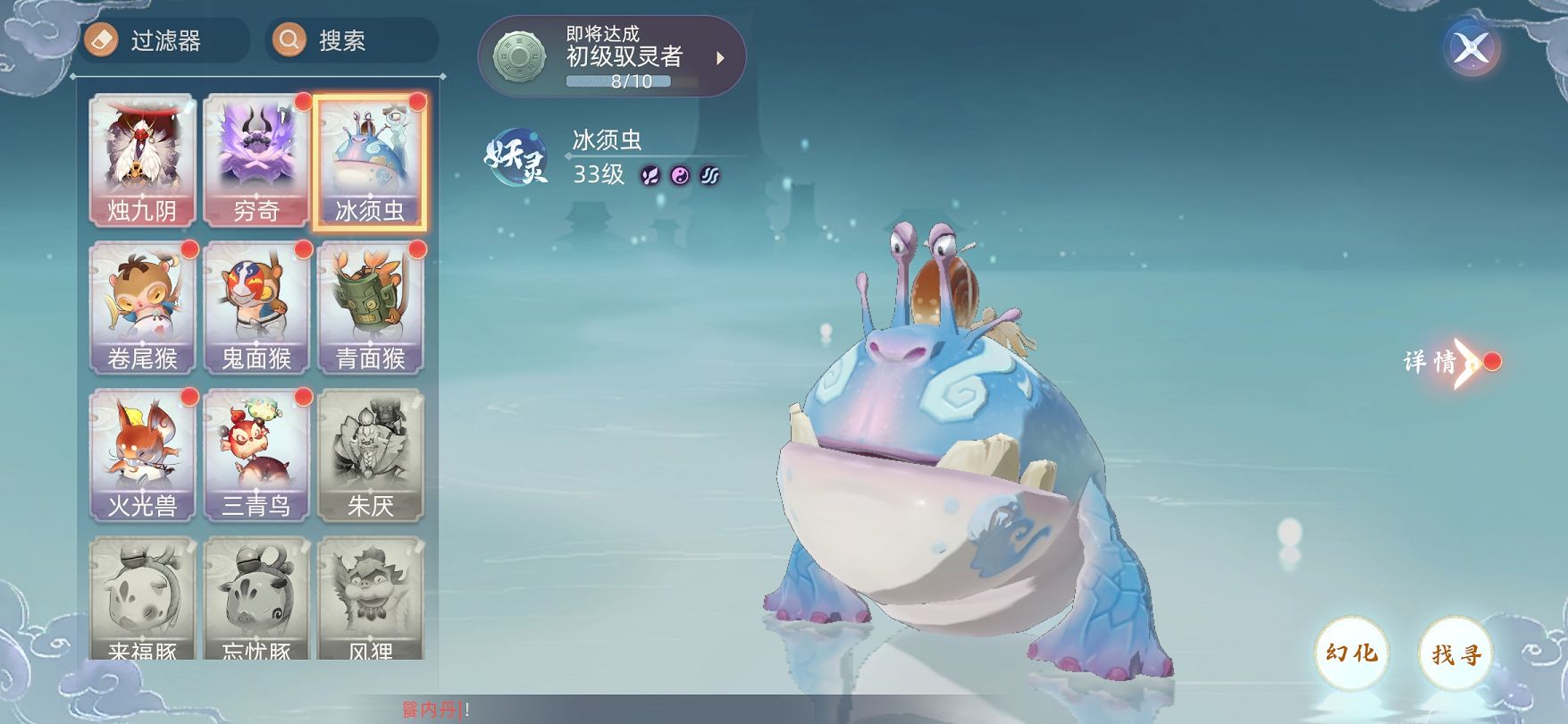The width and height of the screenshot is (1568, 724).
Task: Tap the 幻化 transform button
Action: tap(1351, 653)
